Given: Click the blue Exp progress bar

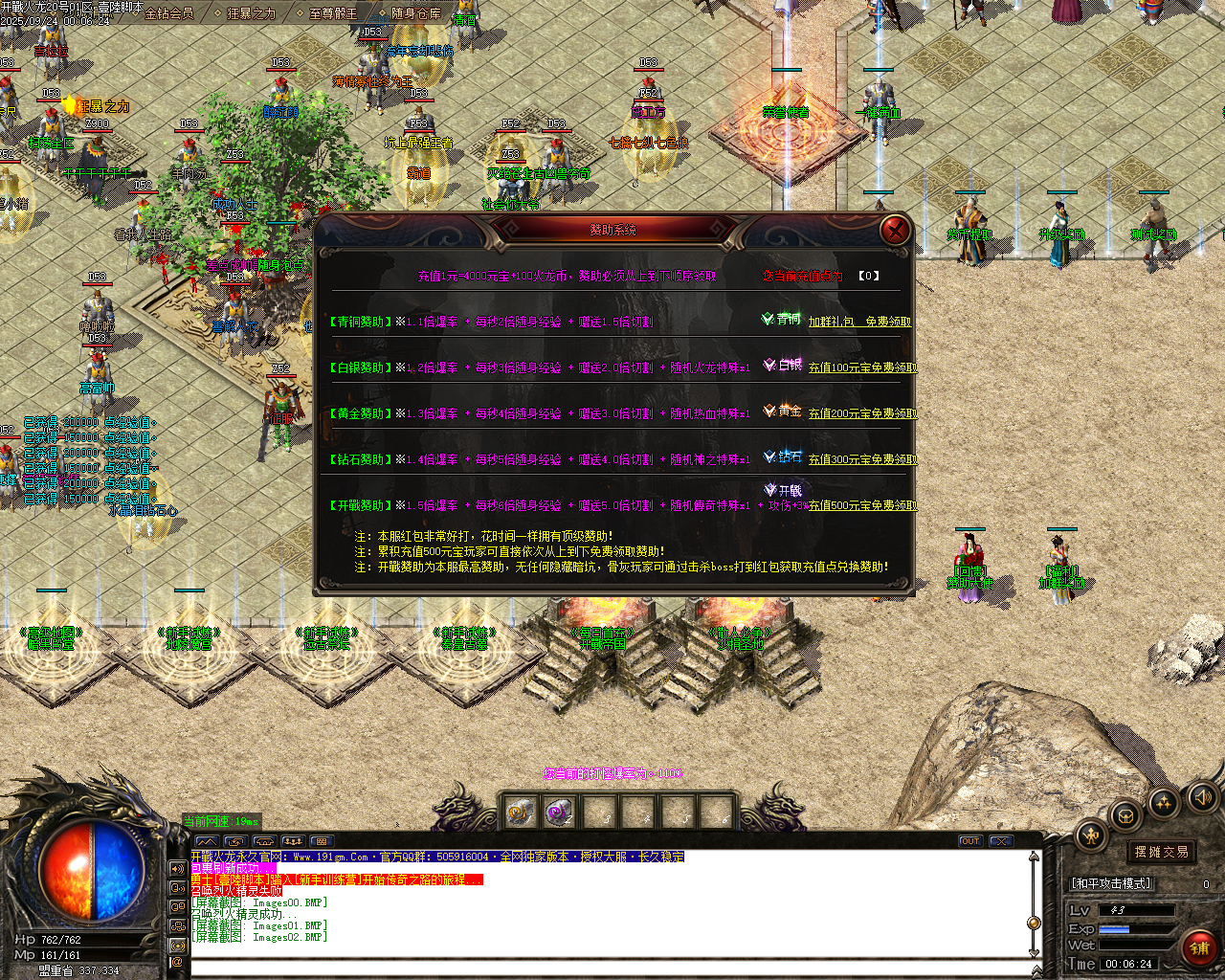Looking at the screenshot, I should pos(1114,929).
